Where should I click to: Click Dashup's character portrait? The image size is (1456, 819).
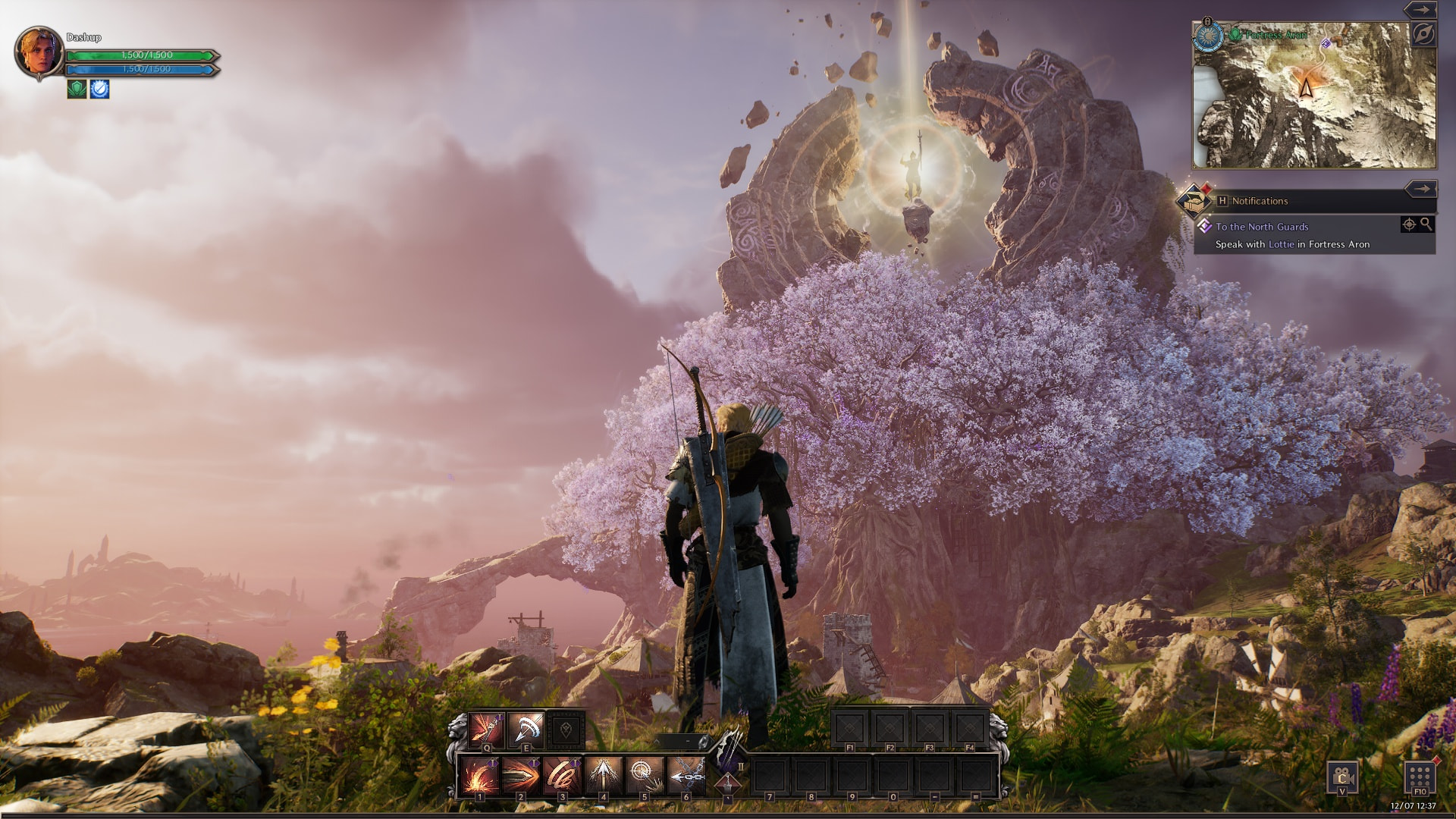[39, 52]
